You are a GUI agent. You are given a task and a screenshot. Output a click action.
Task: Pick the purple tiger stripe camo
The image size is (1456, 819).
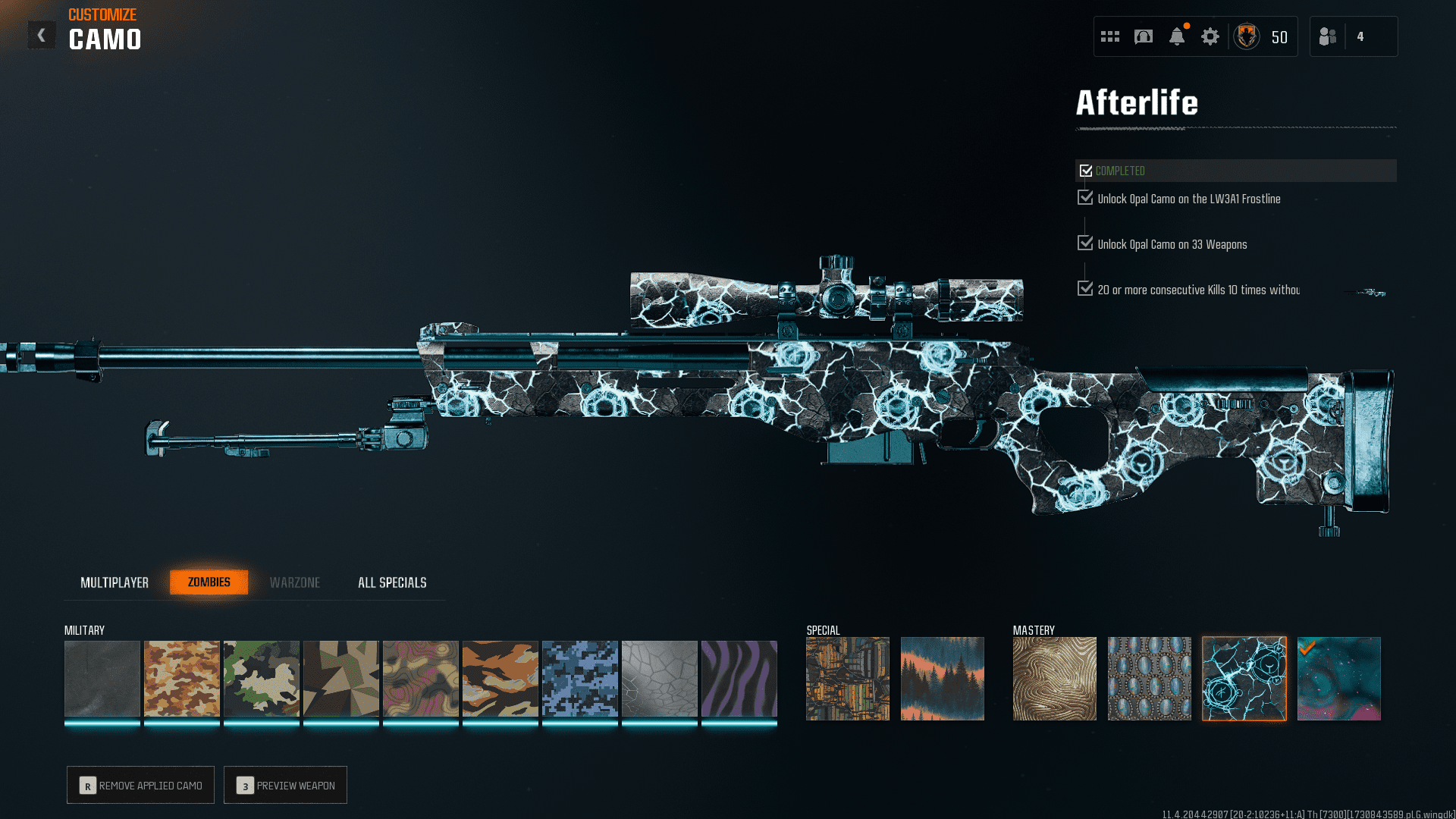(739, 679)
